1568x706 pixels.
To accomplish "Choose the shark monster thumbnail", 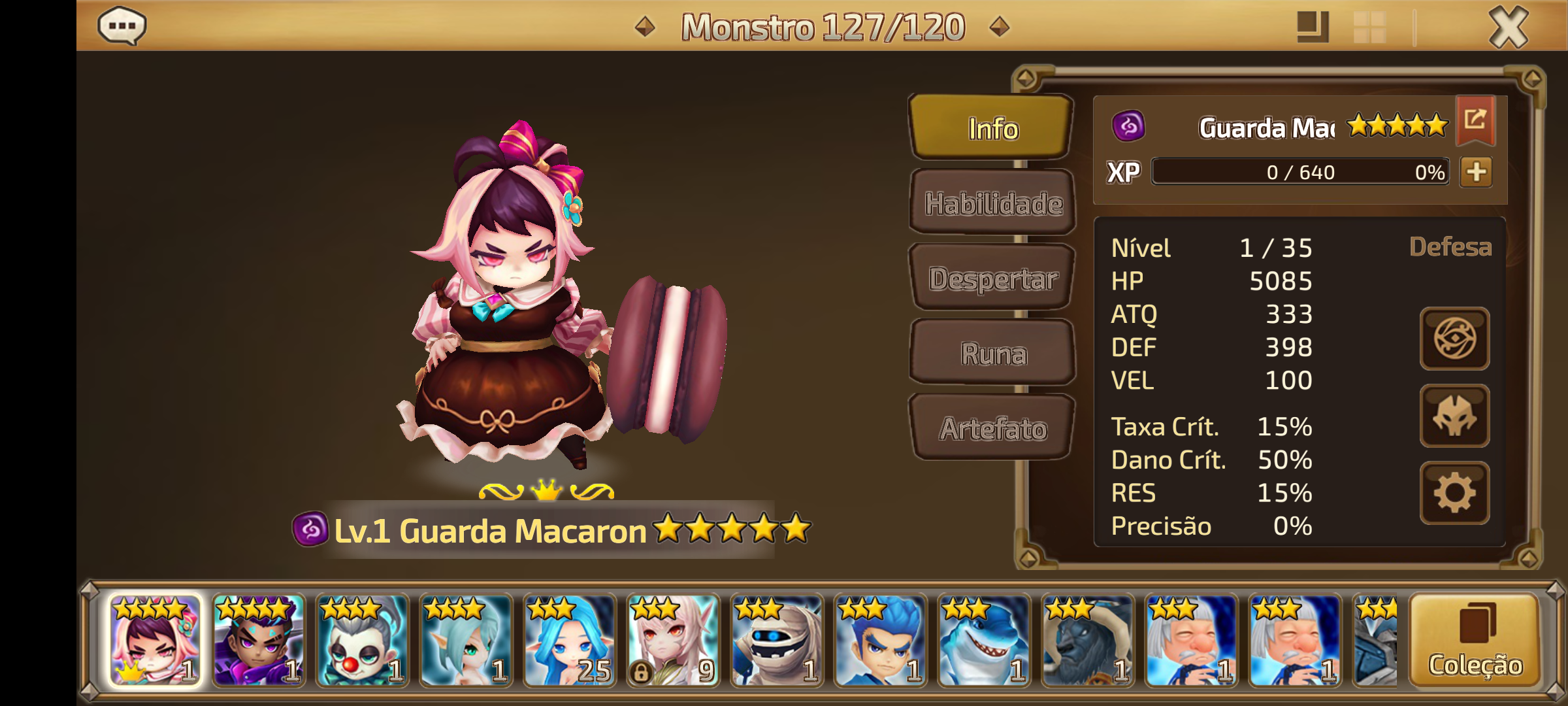I will 984,641.
